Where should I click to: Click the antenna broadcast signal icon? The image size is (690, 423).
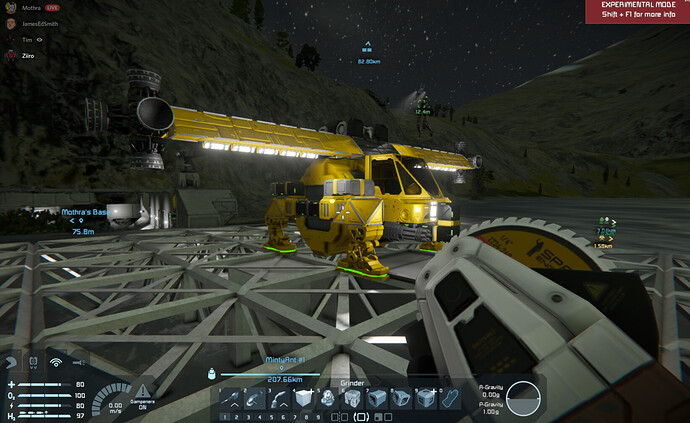[57, 362]
